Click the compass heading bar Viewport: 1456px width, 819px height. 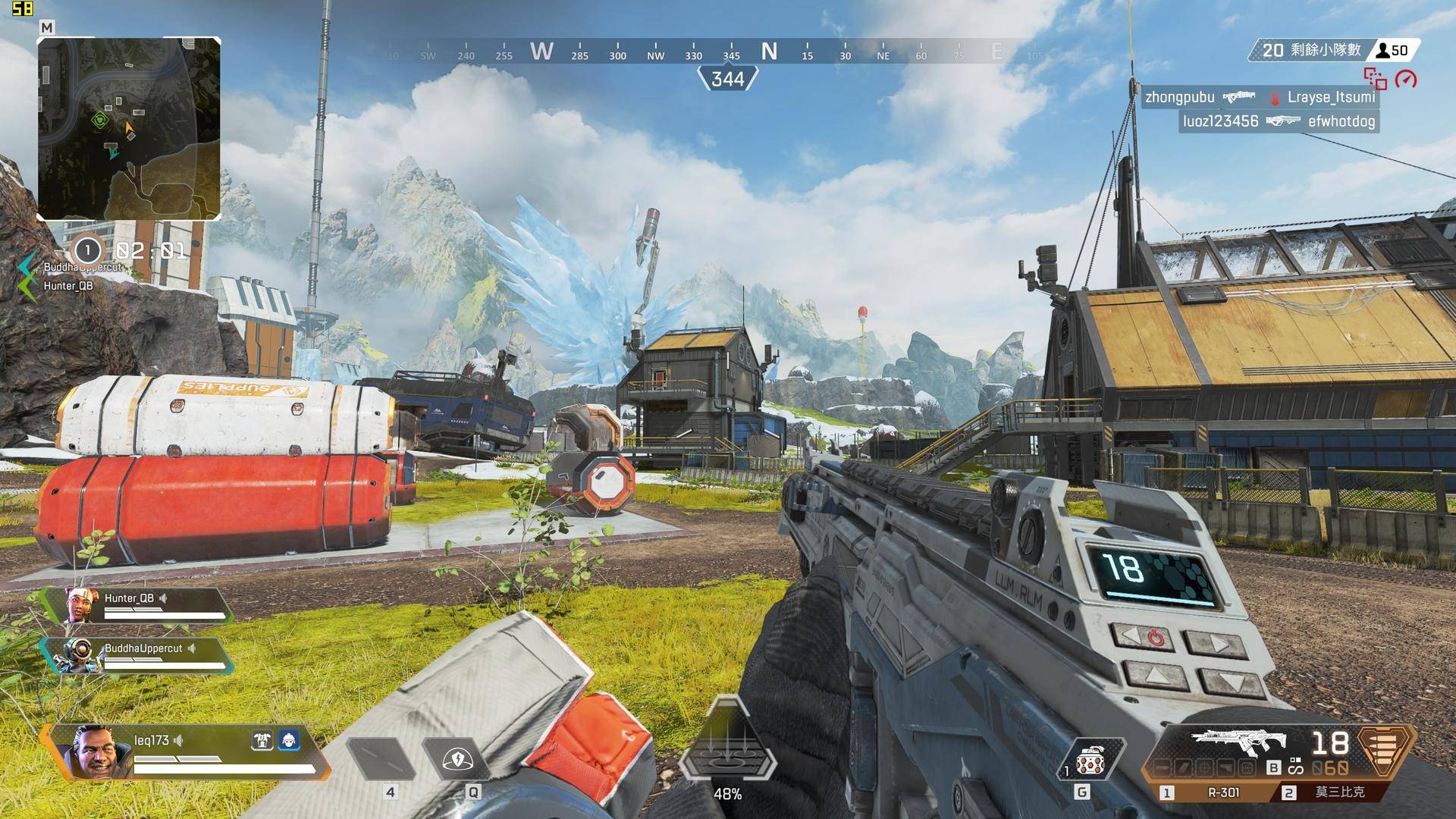tap(728, 52)
